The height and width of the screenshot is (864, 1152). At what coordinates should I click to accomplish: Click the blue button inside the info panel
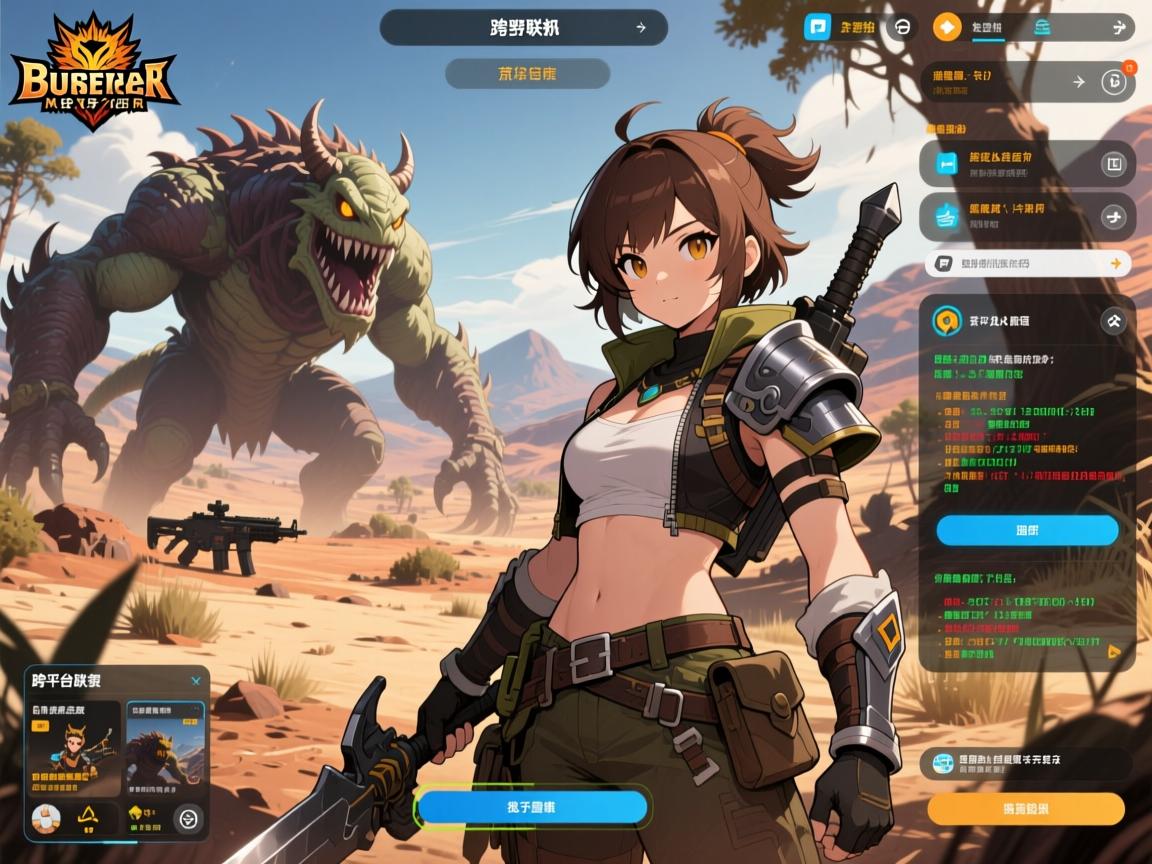pyautogui.click(x=1027, y=530)
